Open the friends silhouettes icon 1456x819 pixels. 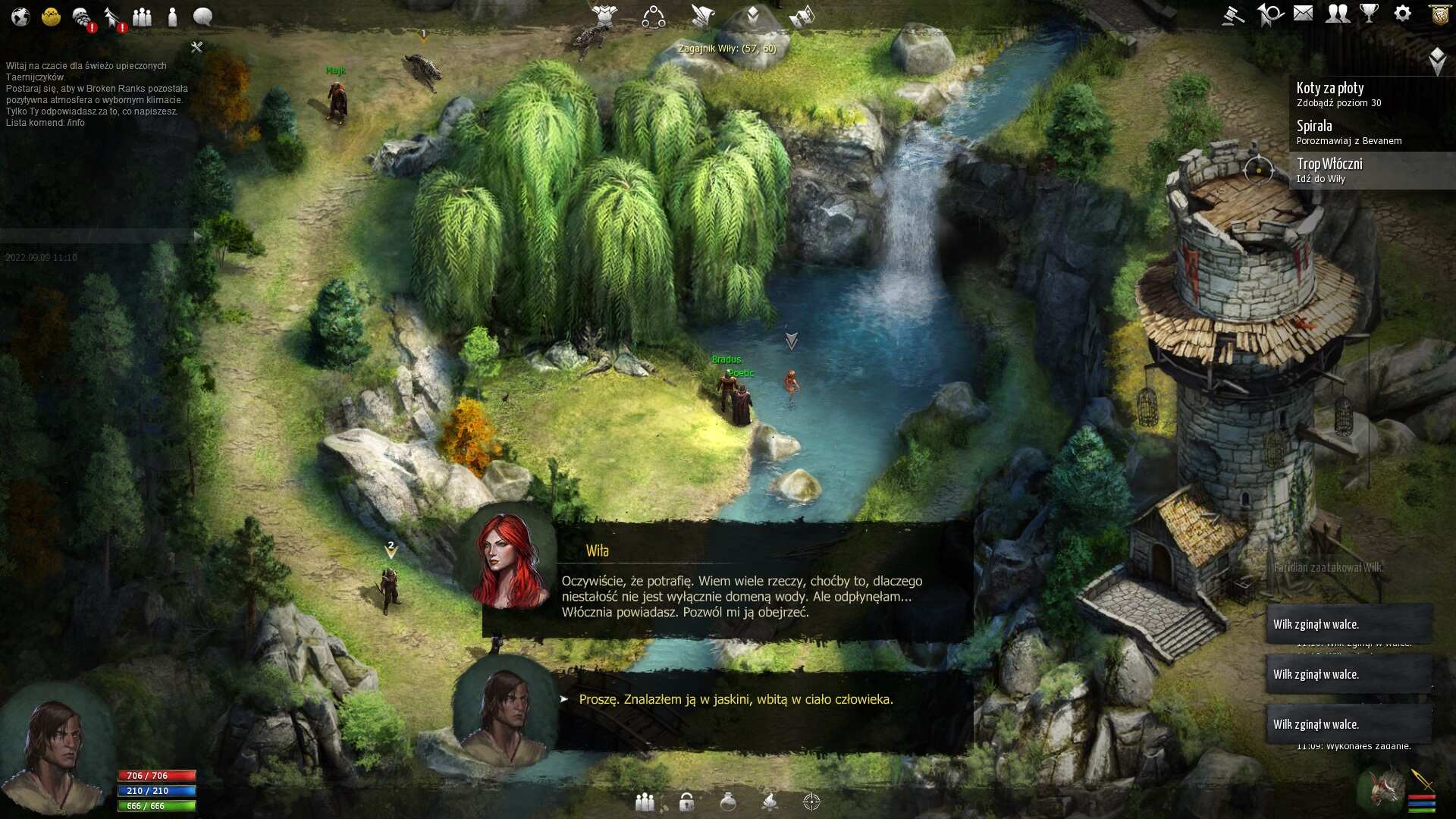(1338, 13)
